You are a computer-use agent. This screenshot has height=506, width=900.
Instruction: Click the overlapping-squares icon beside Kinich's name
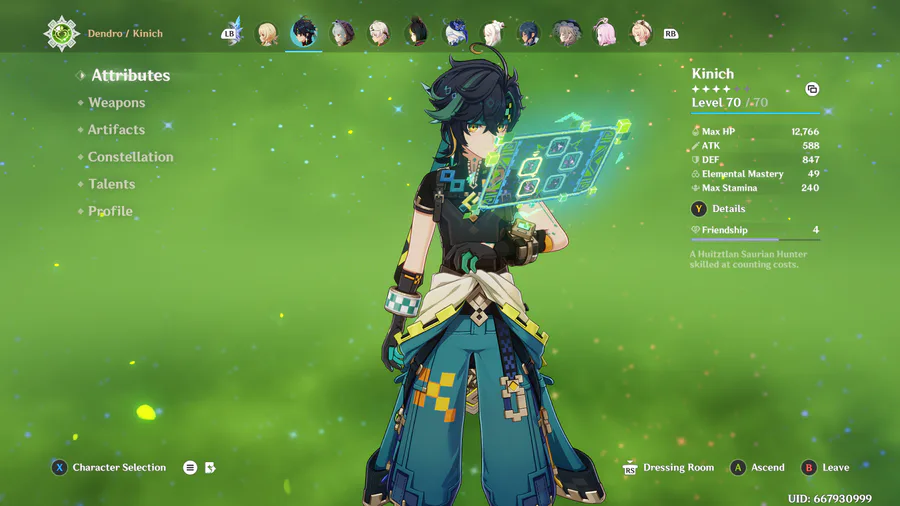812,89
